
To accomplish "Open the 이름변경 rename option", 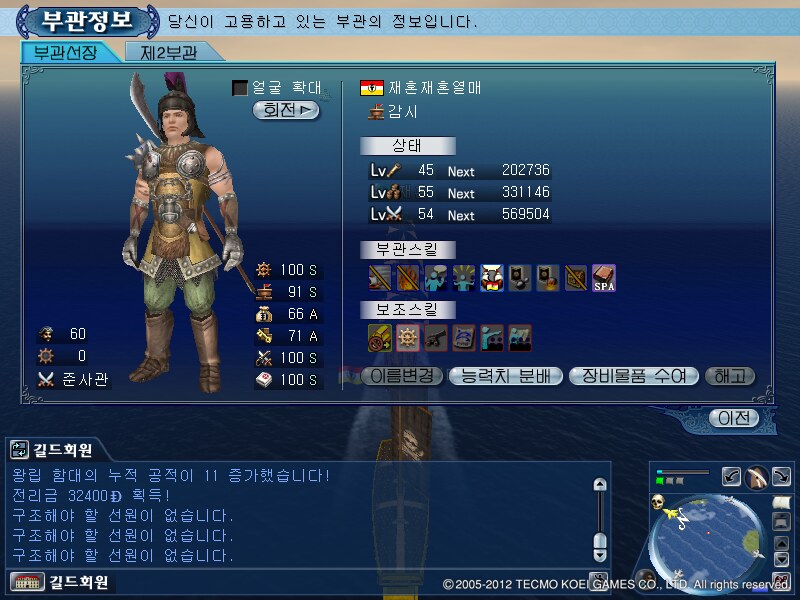I will 400,376.
